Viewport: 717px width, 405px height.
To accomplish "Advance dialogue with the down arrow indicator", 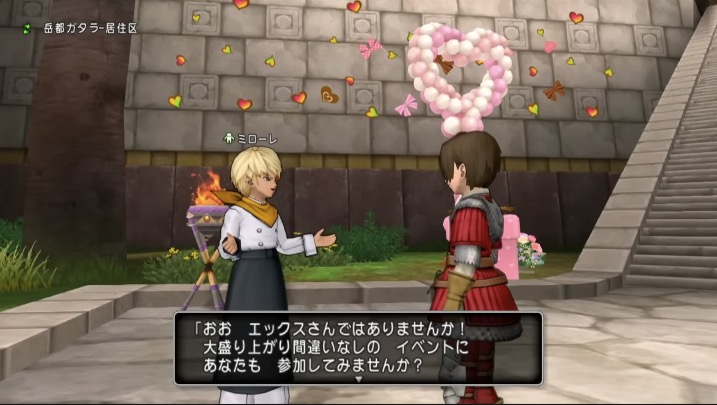I will pos(358,379).
